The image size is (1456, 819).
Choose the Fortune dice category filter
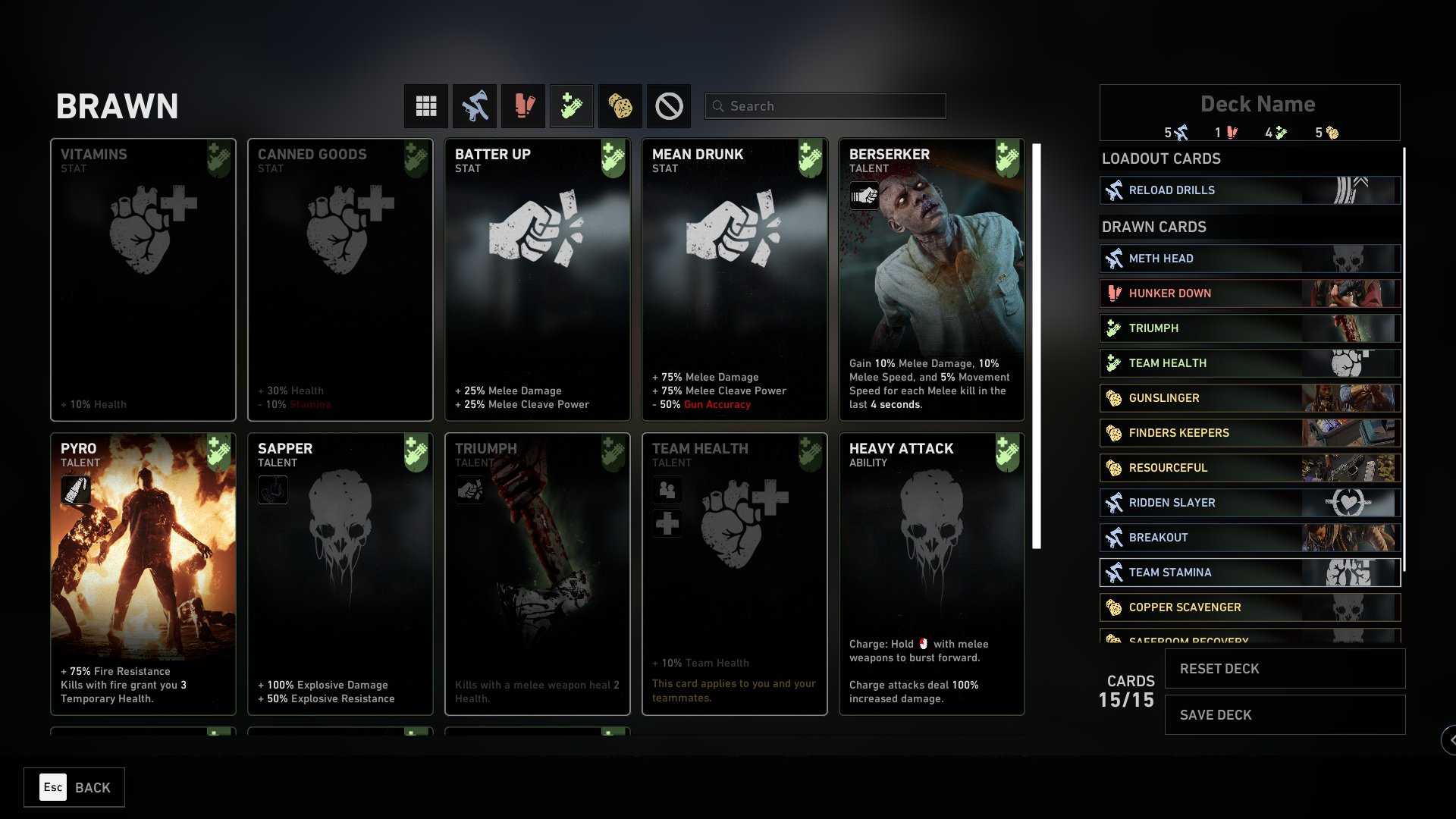[x=620, y=106]
